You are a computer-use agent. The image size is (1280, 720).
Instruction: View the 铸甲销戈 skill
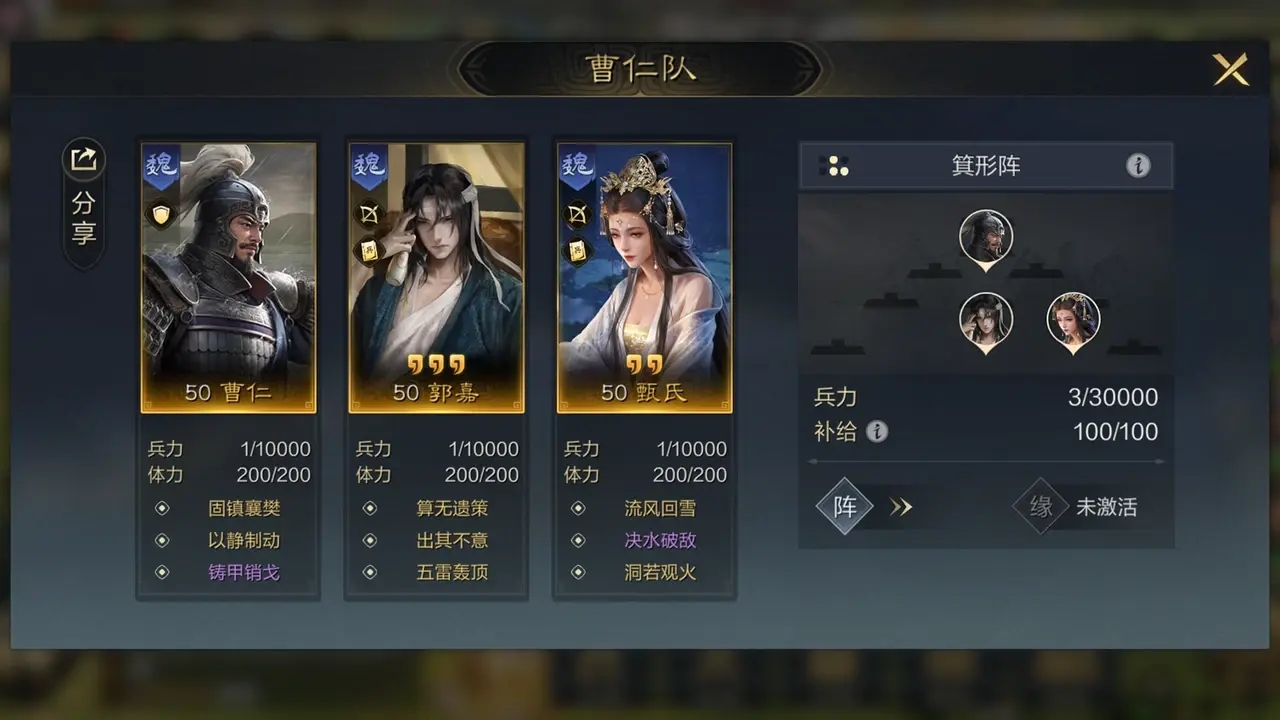pyautogui.click(x=243, y=572)
